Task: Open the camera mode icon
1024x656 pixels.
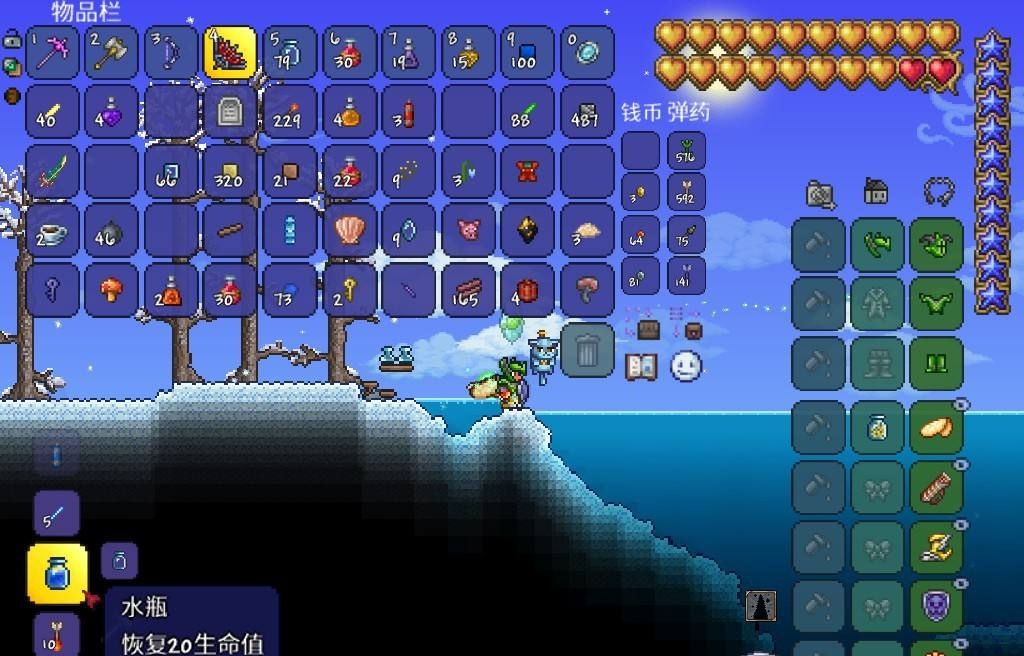Action: tap(820, 194)
